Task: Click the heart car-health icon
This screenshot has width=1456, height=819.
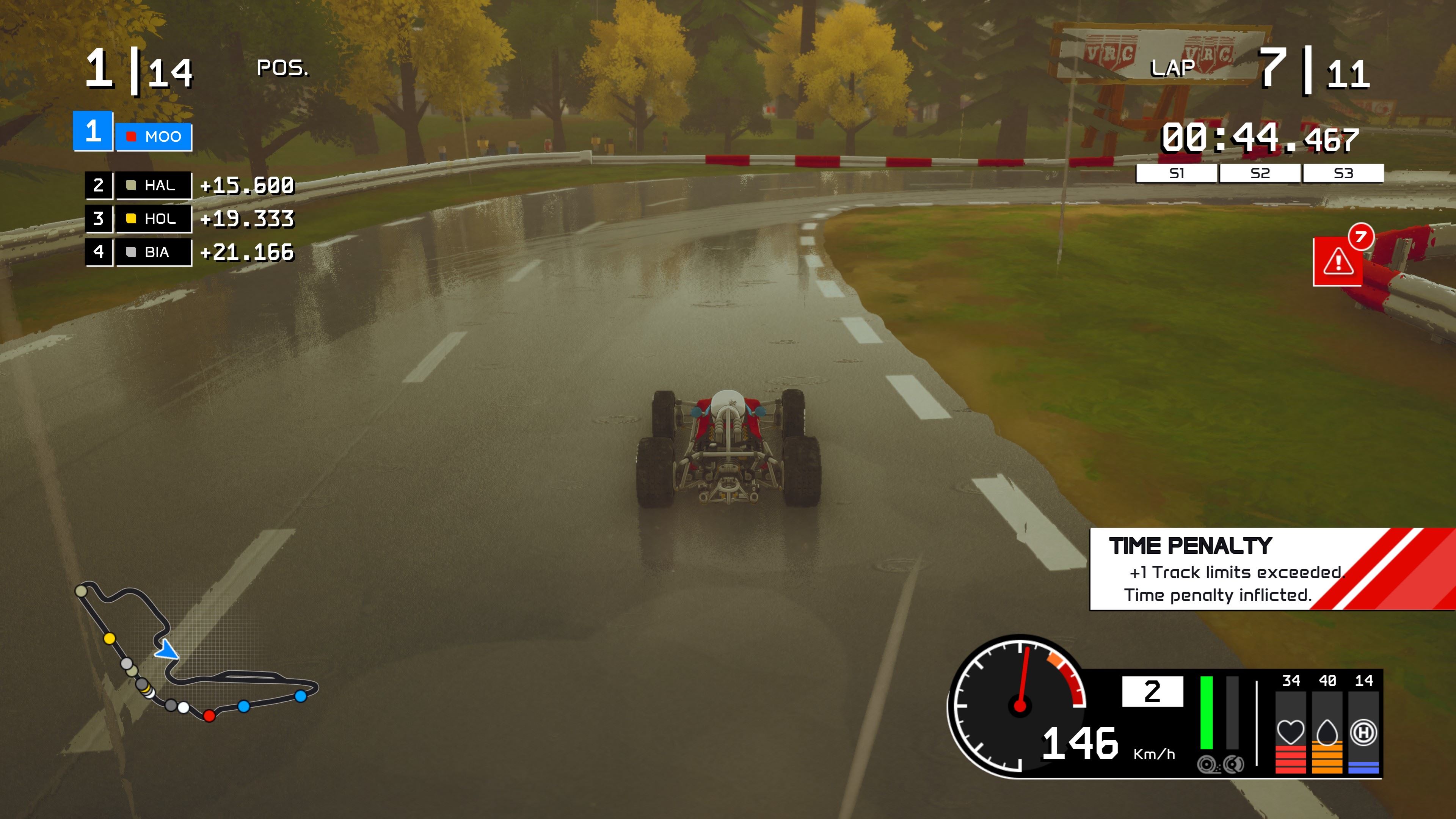Action: [1290, 732]
